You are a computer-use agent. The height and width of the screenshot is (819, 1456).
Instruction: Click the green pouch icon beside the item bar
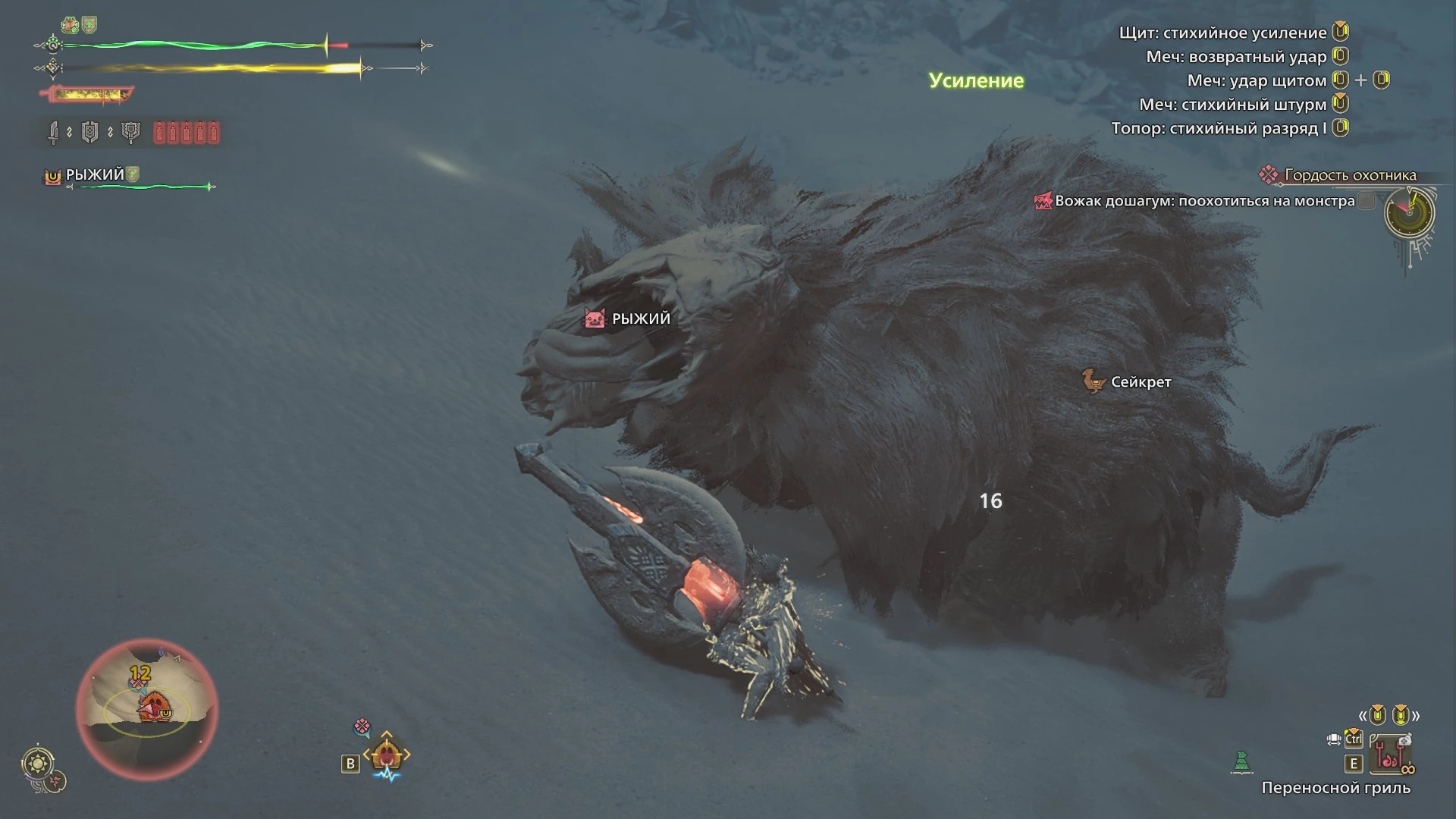tap(1241, 762)
